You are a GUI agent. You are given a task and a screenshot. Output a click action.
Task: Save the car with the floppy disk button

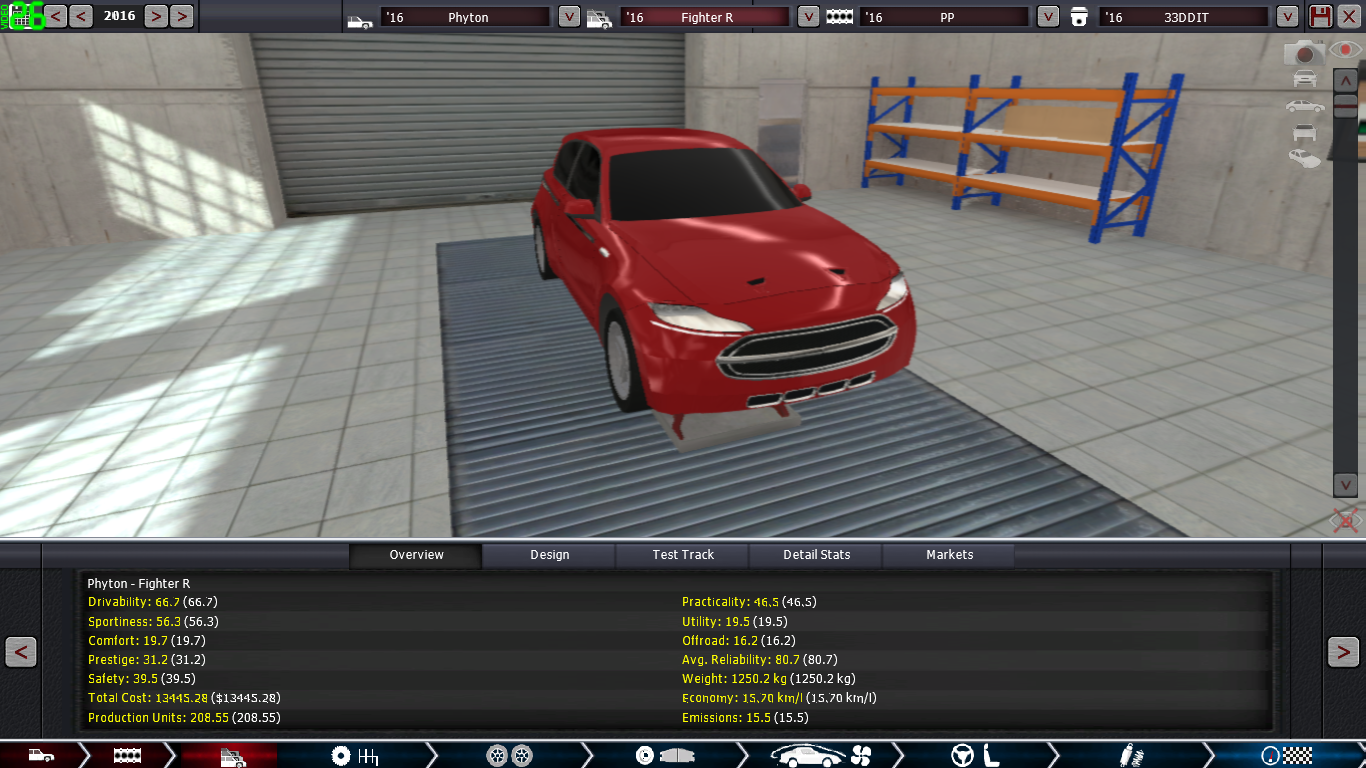pyautogui.click(x=1321, y=17)
